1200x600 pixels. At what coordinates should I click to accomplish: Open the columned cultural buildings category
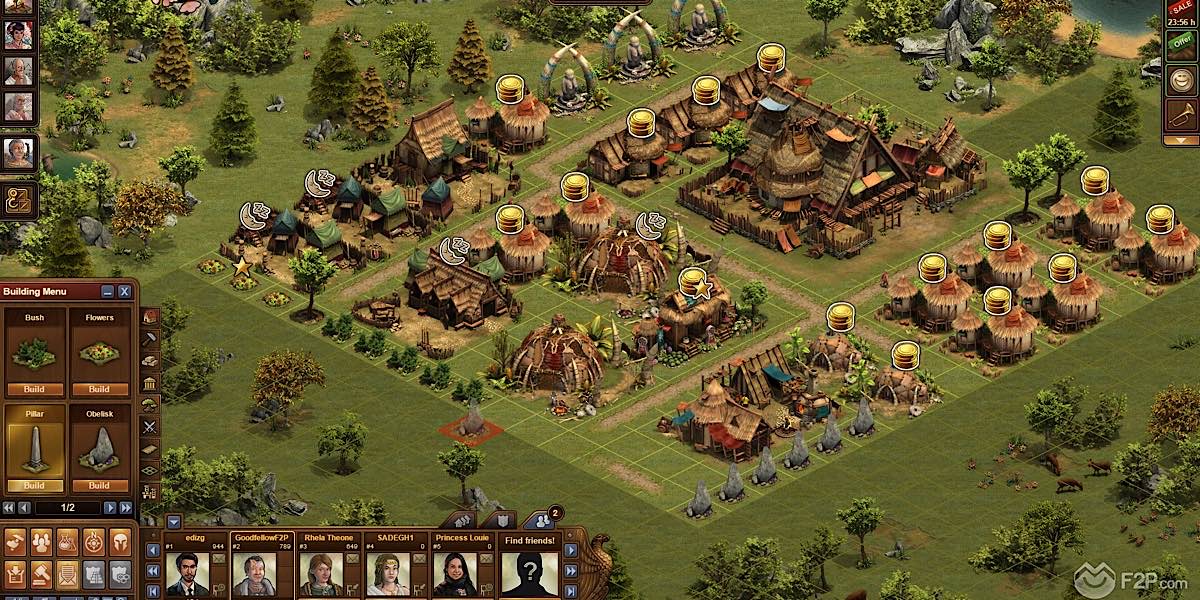(x=150, y=383)
